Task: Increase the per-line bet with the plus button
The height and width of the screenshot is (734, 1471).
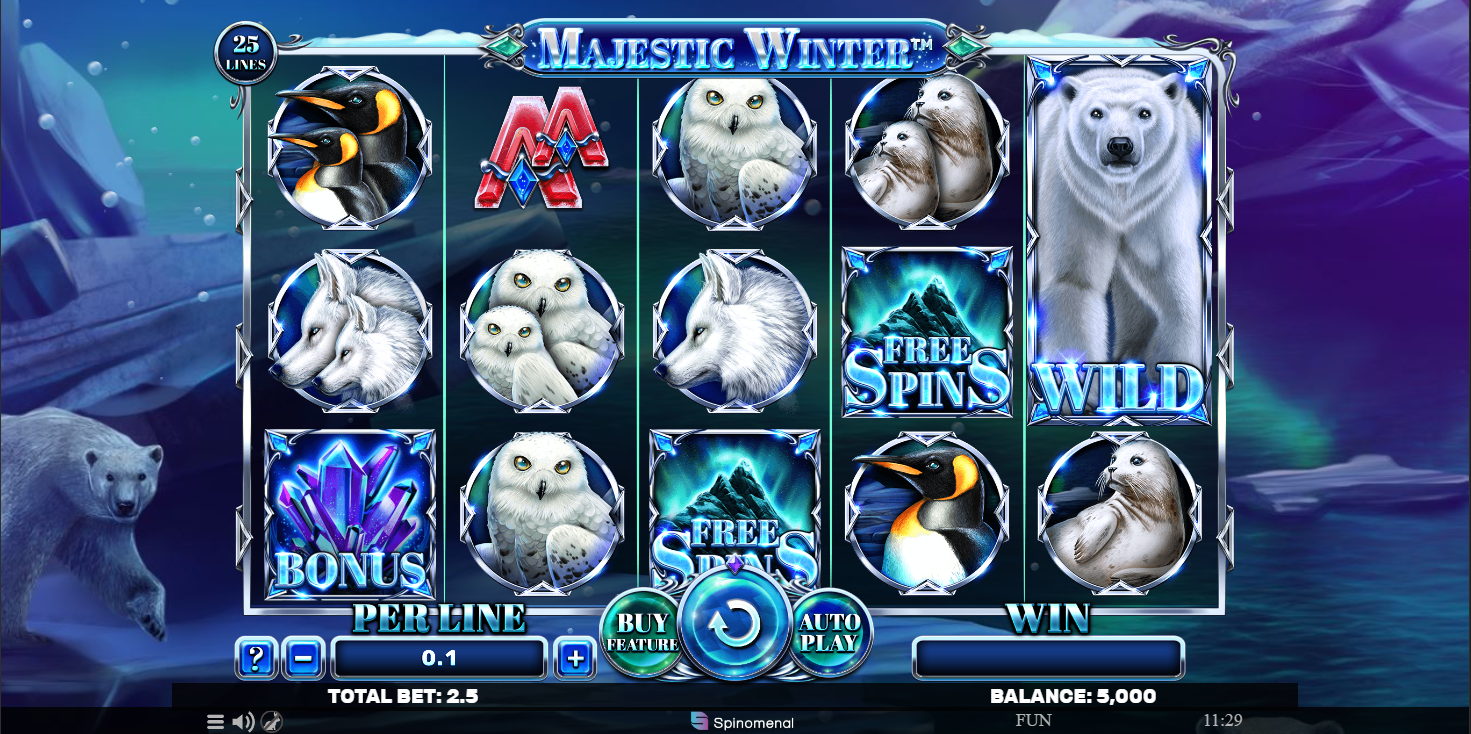Action: click(575, 658)
